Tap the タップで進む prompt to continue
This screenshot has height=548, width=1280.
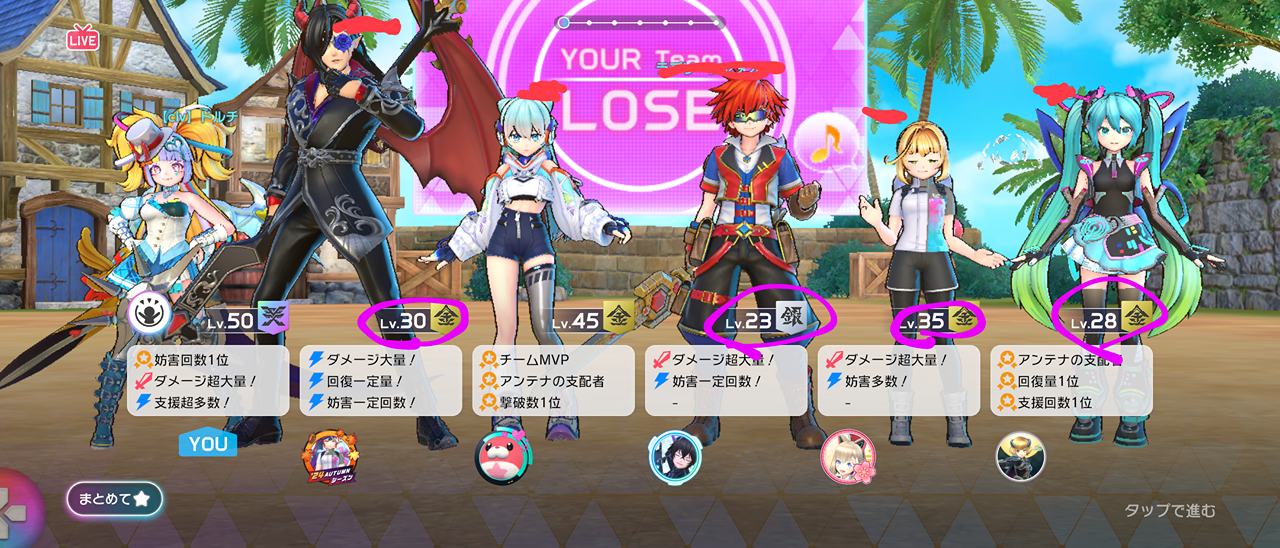coord(1170,511)
